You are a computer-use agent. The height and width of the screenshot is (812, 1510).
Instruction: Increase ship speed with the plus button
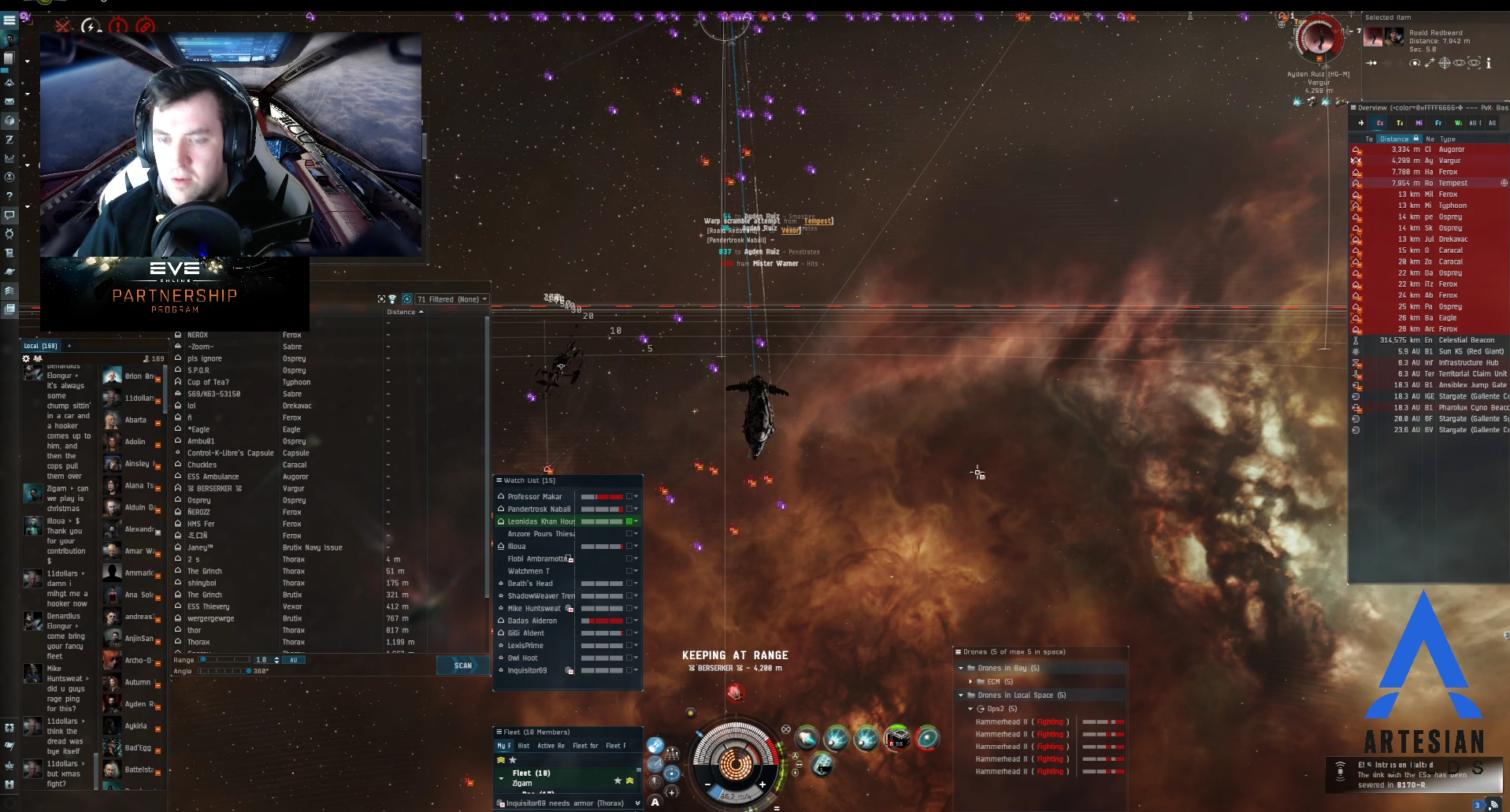(x=762, y=784)
